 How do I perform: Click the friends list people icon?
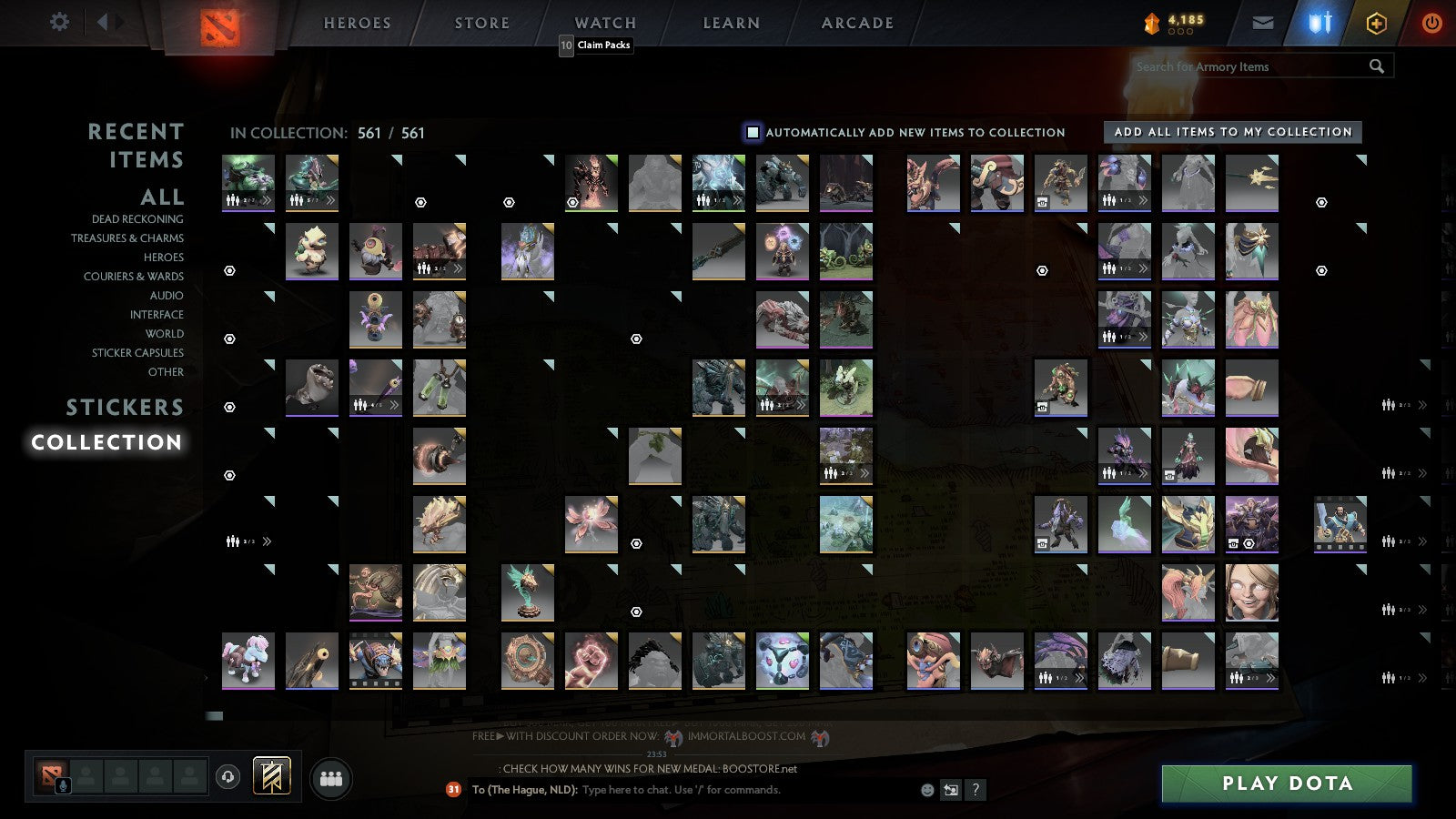pos(329,776)
